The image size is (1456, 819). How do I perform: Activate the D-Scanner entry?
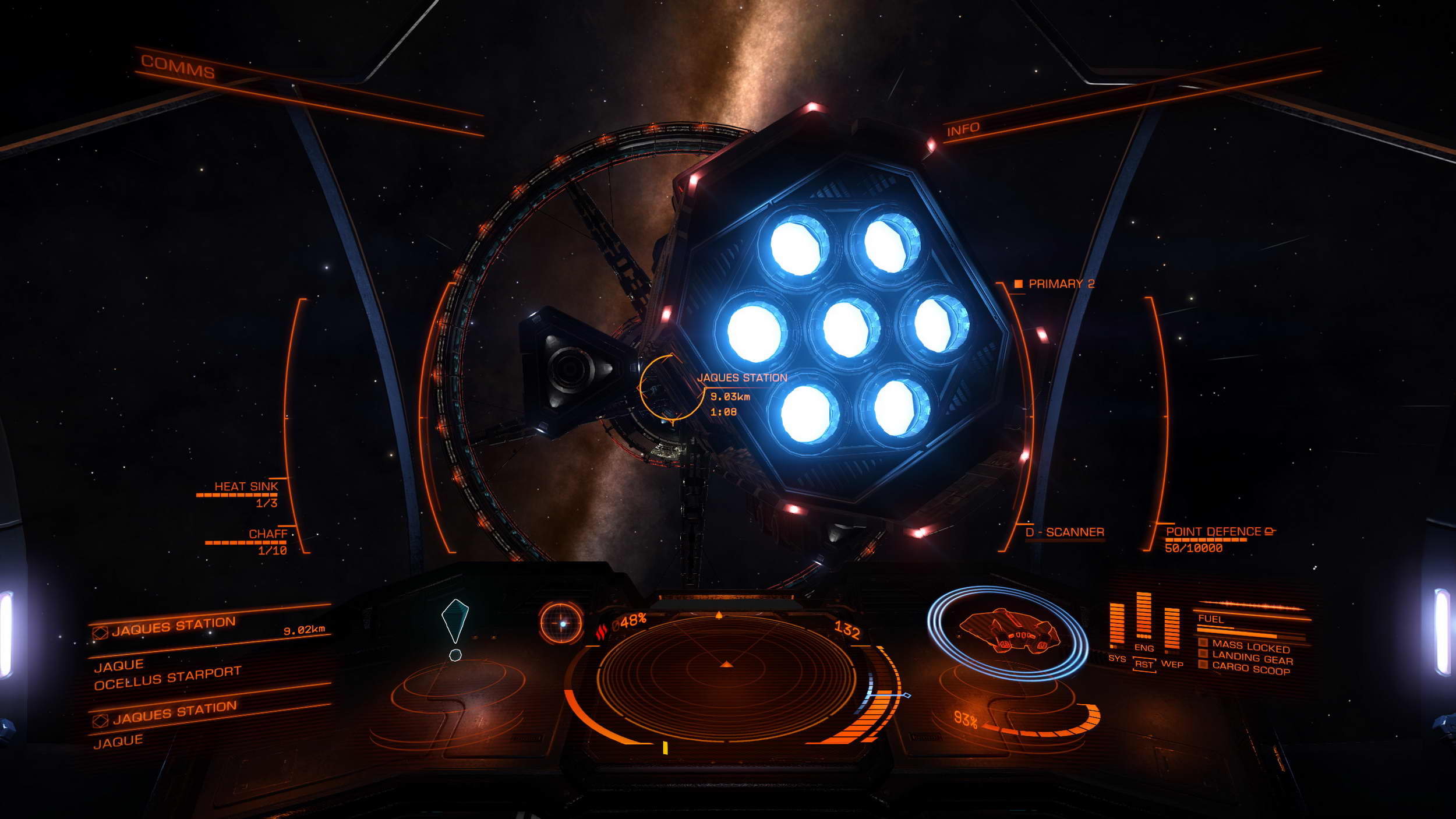1065,532
